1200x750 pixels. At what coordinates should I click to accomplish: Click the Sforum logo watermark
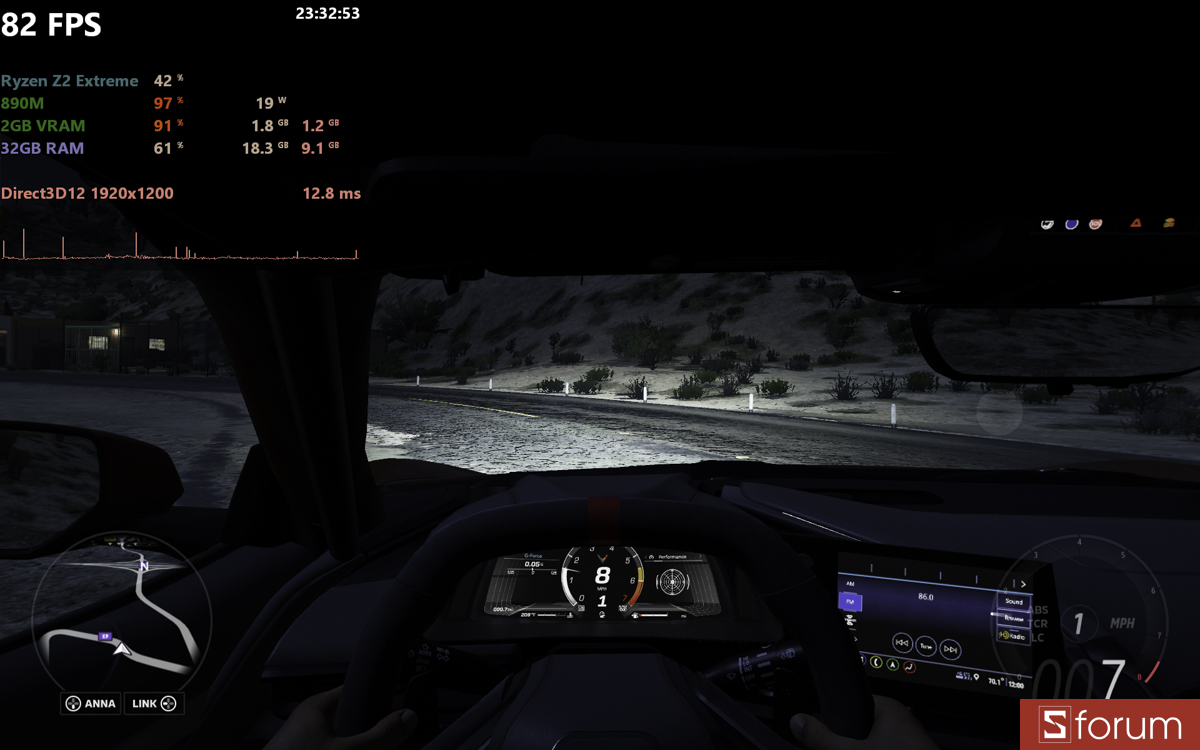point(1110,725)
